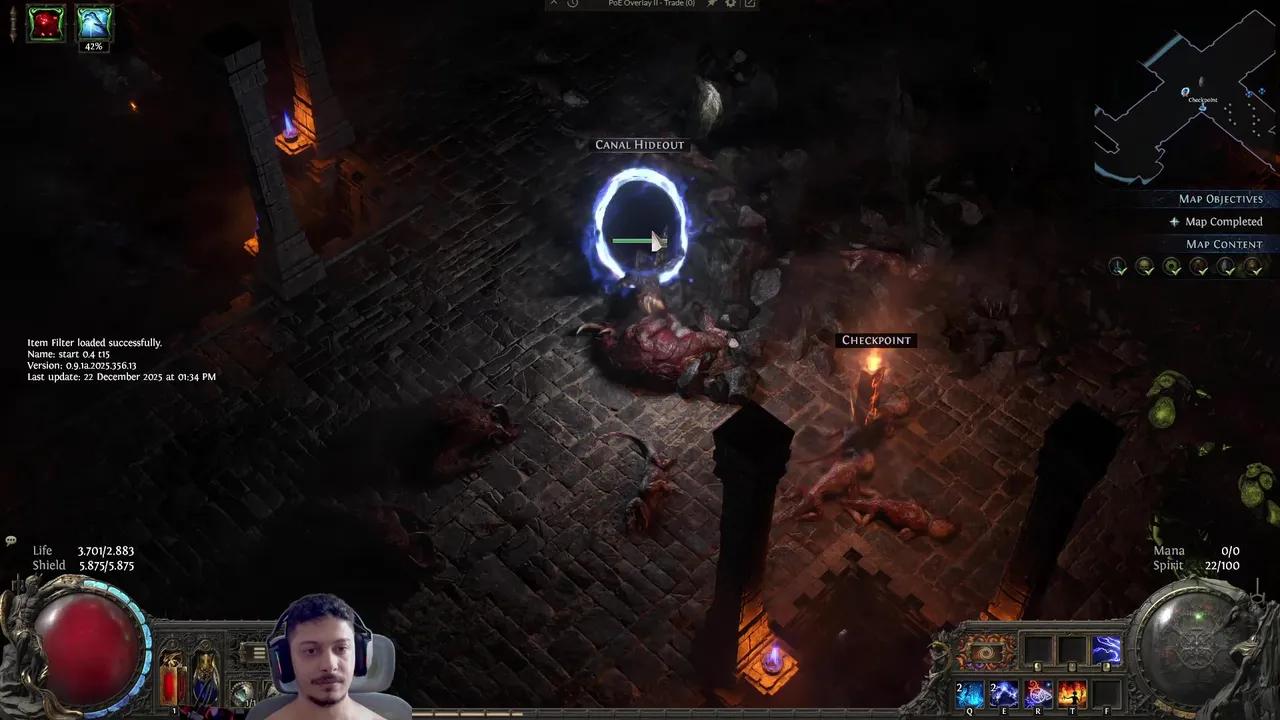Toggle the skull icon under Map Content

[1145, 266]
